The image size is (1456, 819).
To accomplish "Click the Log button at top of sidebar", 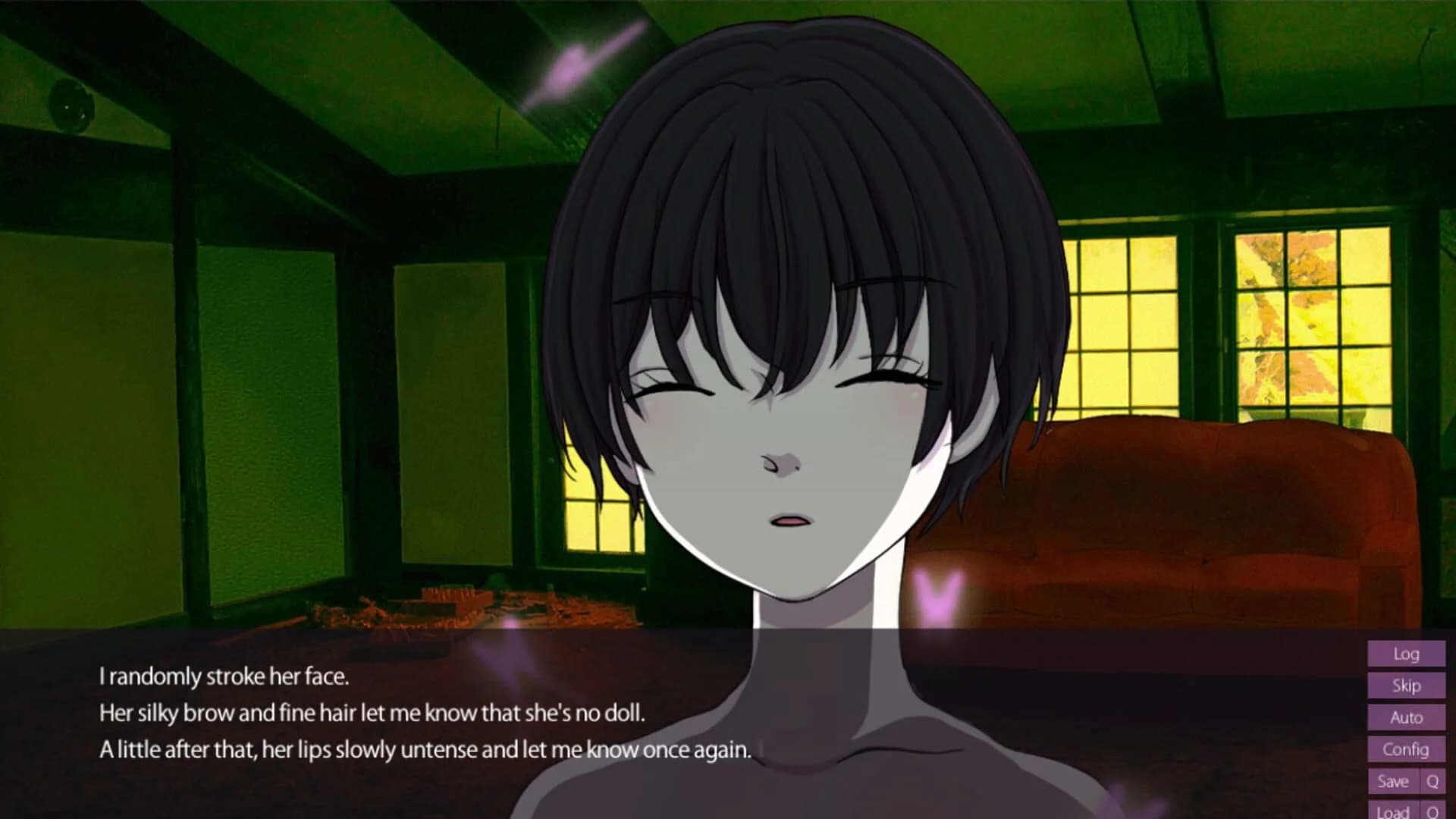I will [x=1407, y=655].
